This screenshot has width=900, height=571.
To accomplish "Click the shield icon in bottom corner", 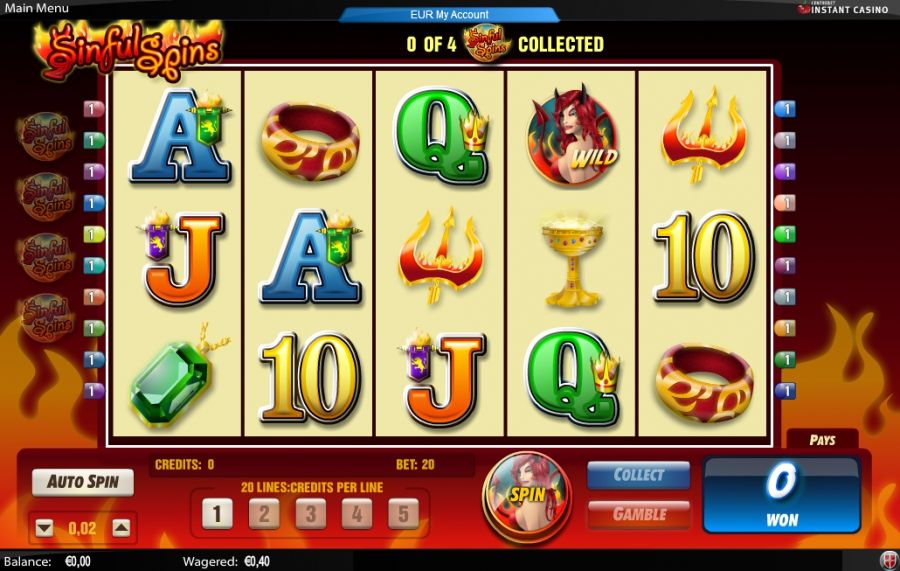I will 888,560.
